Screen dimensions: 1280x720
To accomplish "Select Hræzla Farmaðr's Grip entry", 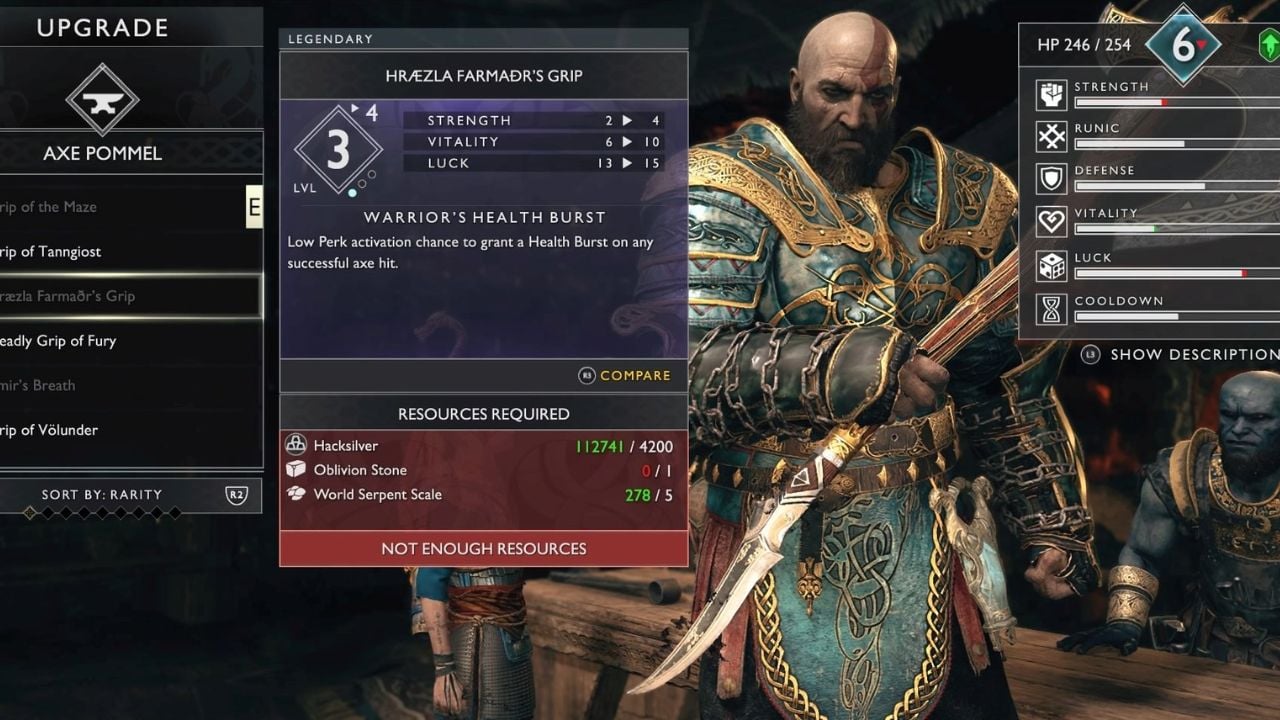I will point(70,296).
